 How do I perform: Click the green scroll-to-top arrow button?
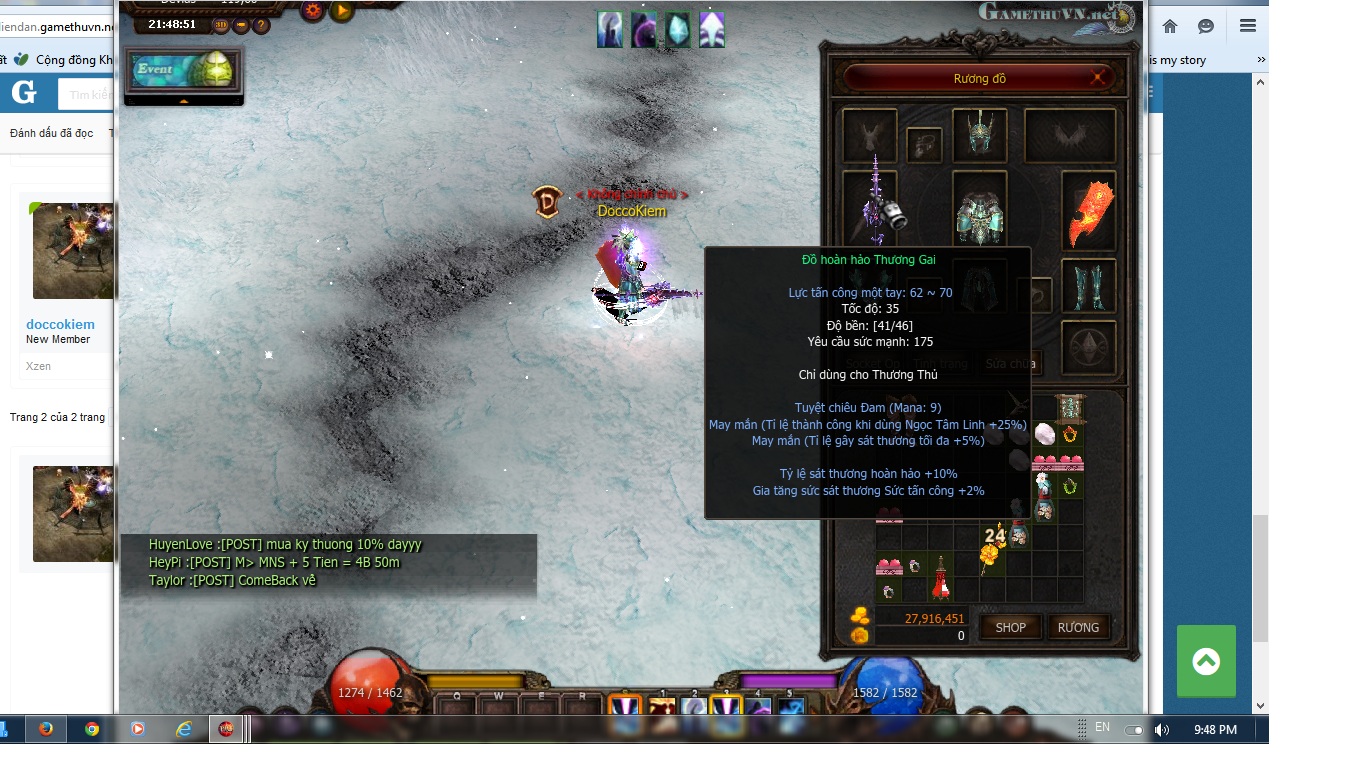[x=1206, y=660]
